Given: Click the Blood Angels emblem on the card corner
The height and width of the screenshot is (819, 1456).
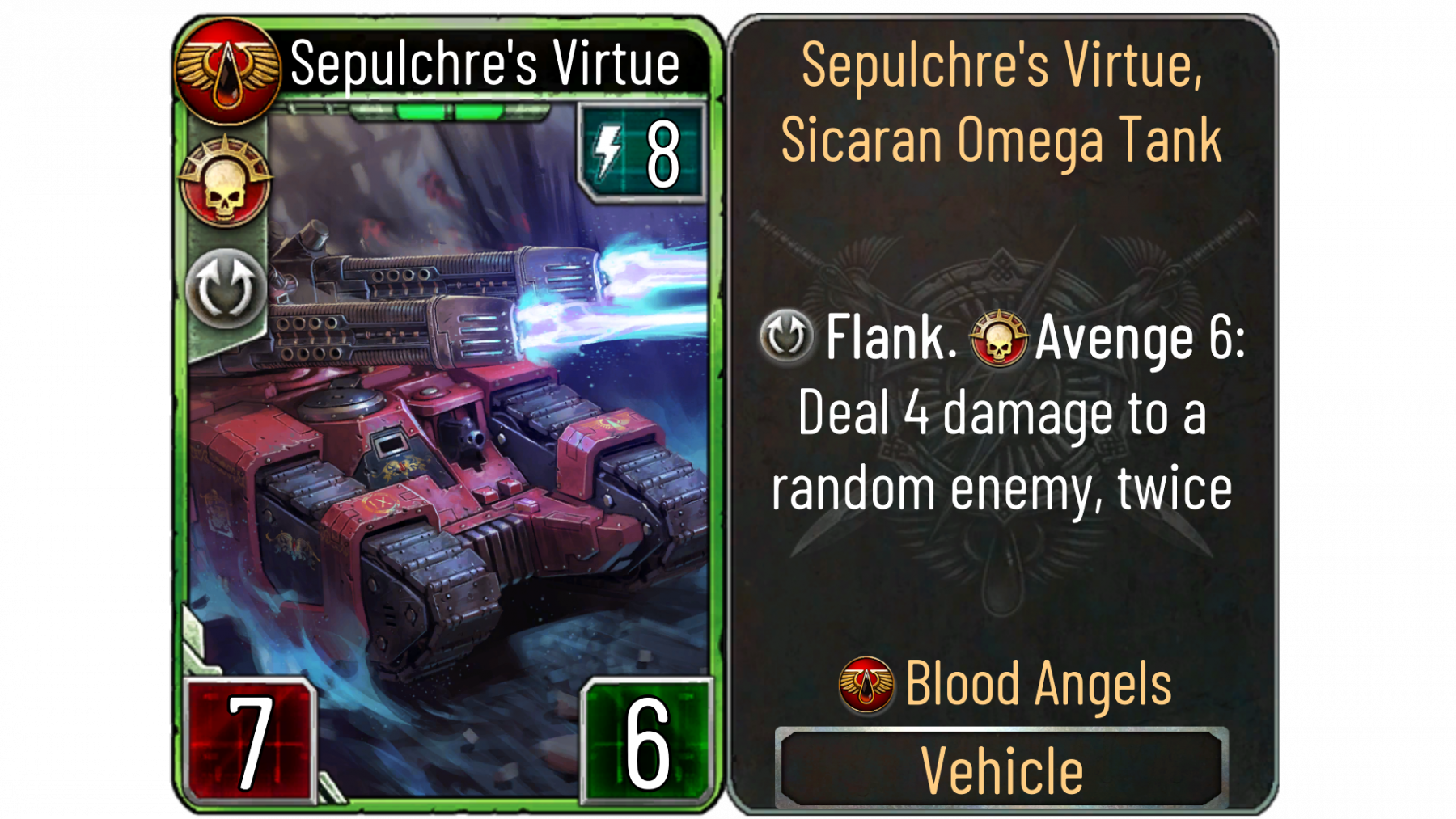Looking at the screenshot, I should 227,70.
